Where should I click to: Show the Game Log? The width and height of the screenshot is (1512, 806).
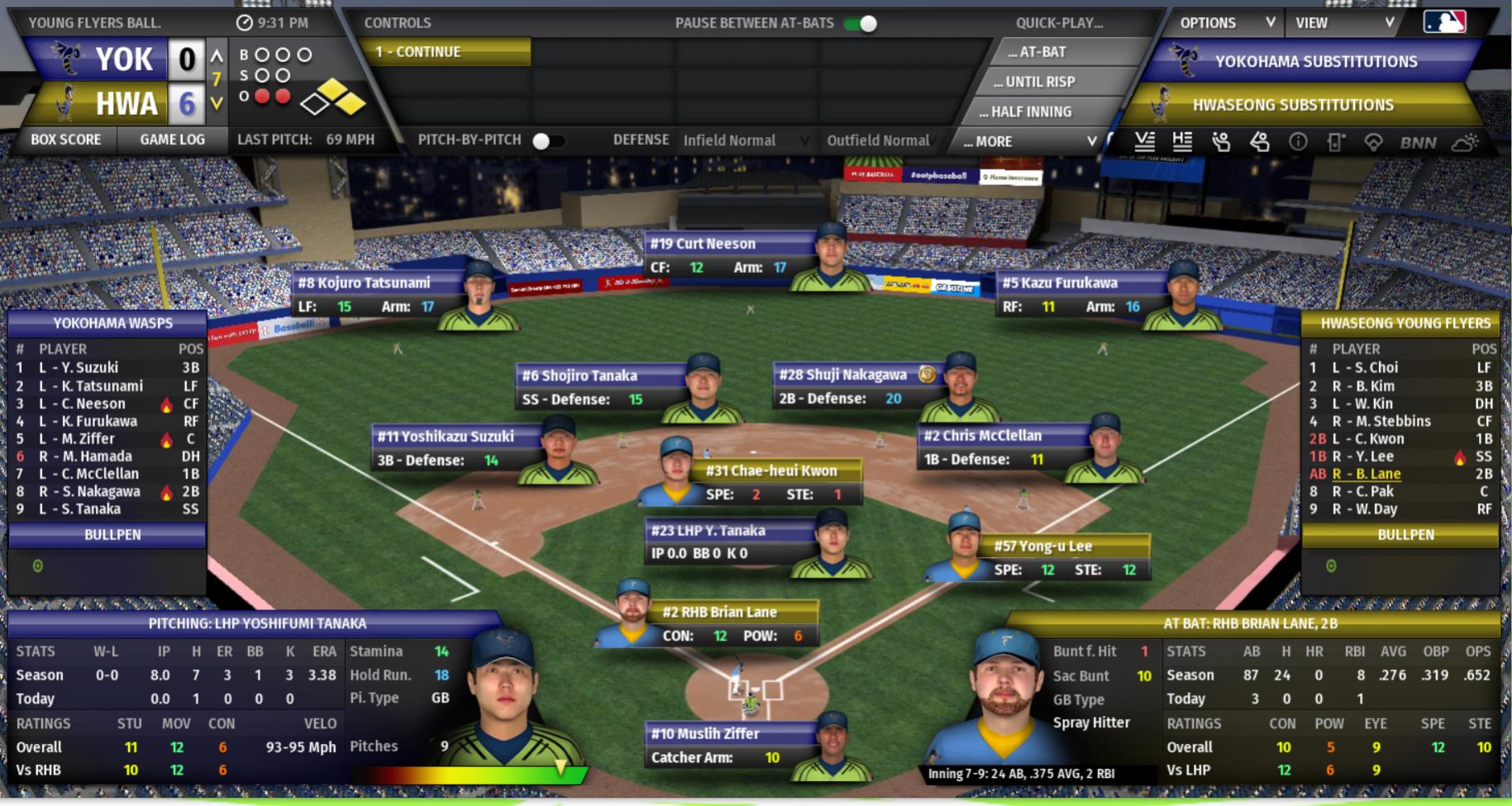pyautogui.click(x=172, y=140)
